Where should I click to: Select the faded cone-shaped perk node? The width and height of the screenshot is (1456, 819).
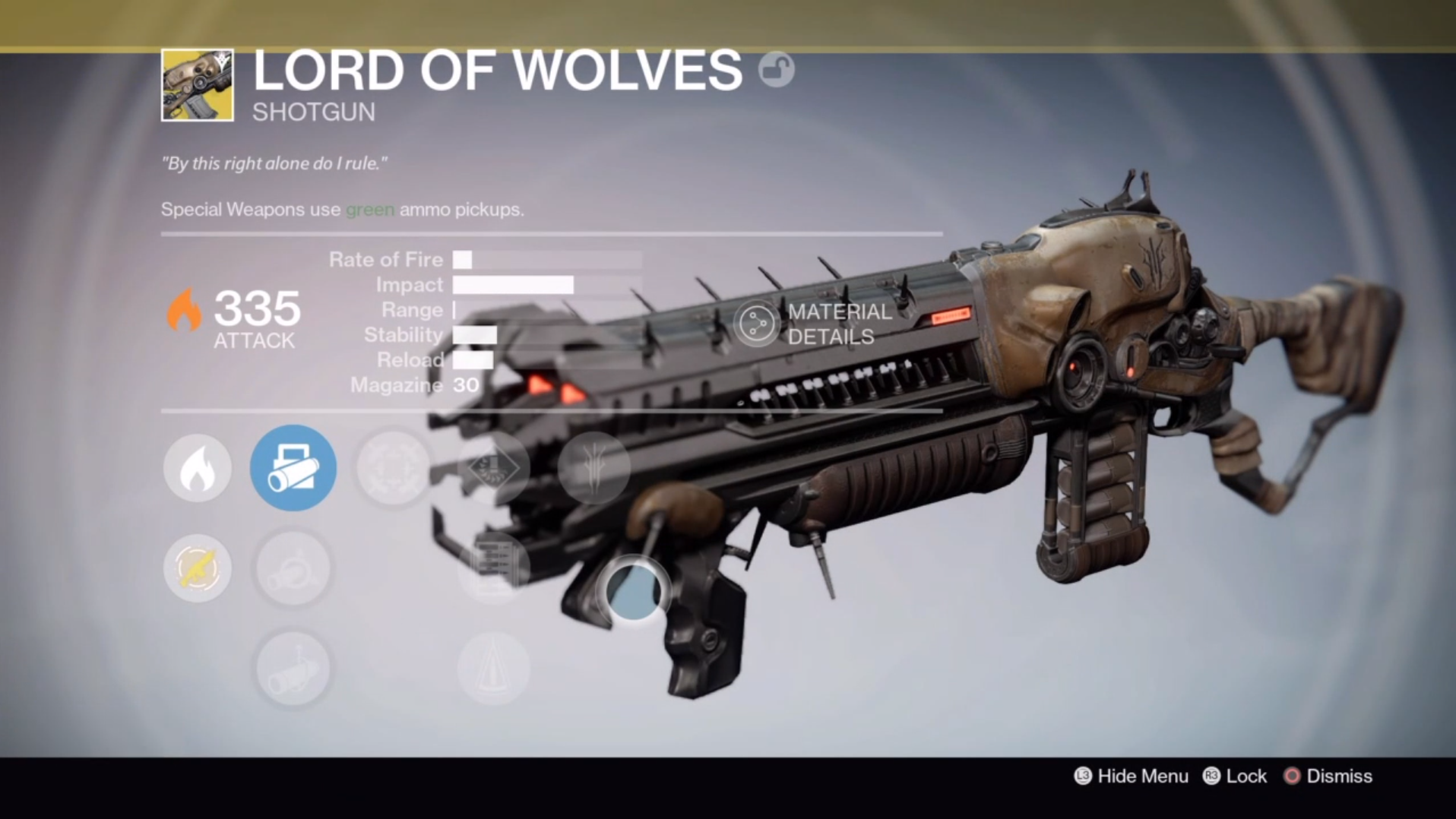(x=493, y=669)
